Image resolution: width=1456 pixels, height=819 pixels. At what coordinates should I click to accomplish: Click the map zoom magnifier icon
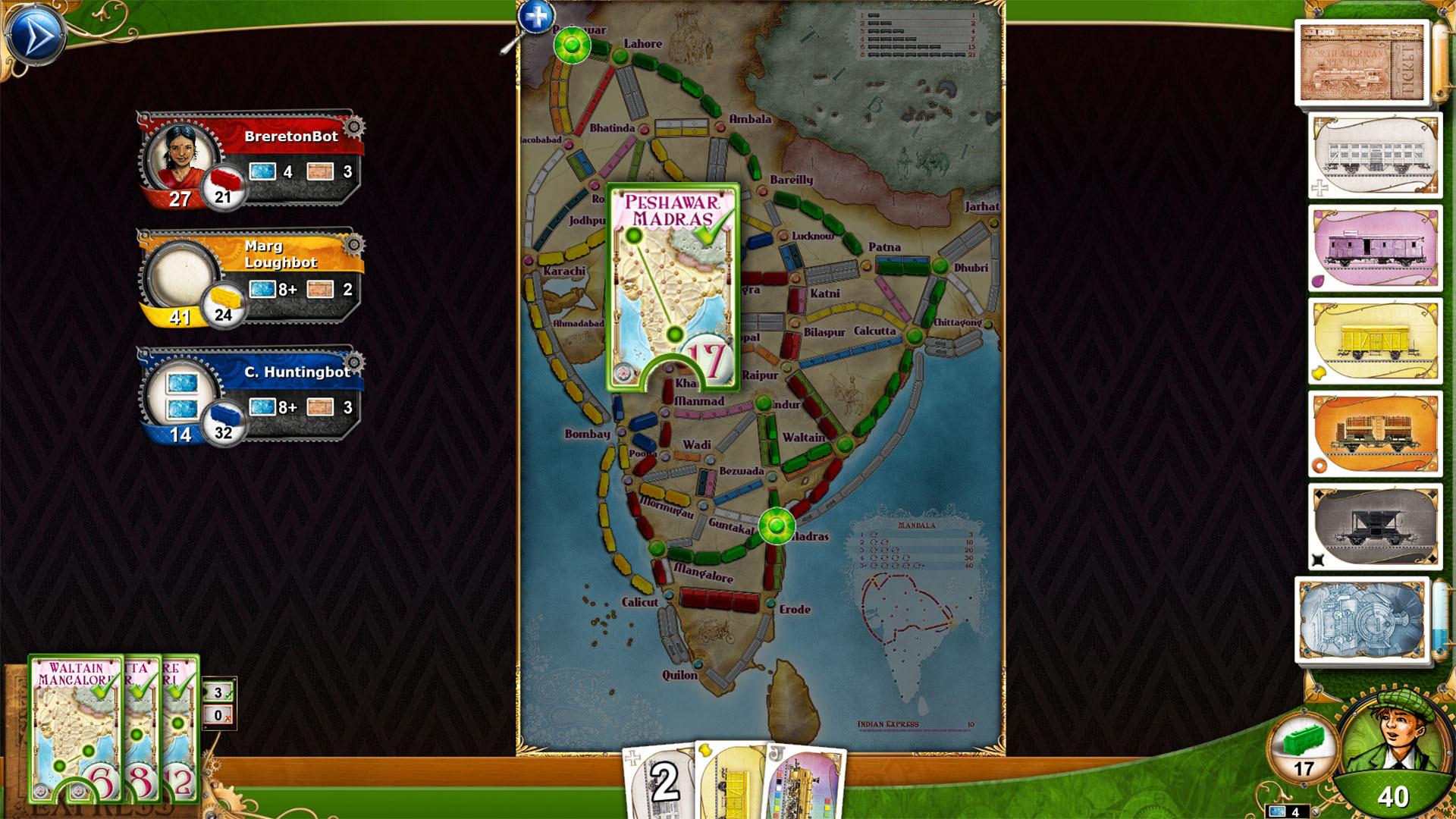pyautogui.click(x=535, y=17)
